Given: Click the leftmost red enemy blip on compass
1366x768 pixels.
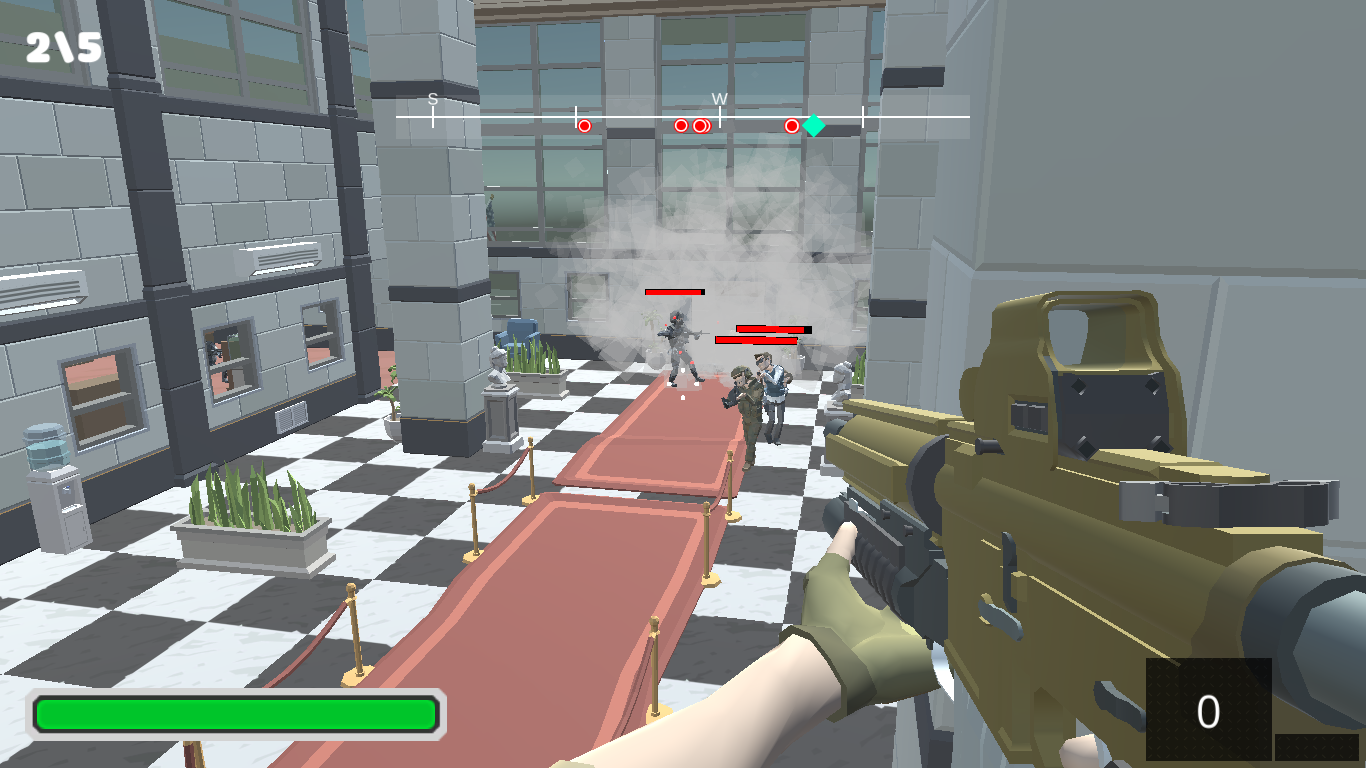Looking at the screenshot, I should point(583,125).
